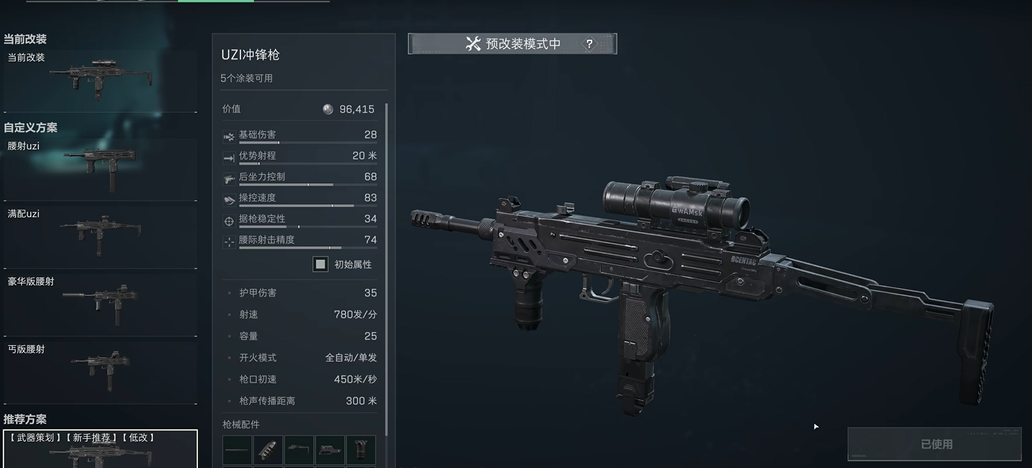This screenshot has height=468, width=1032.
Task: Select the stock attachment slot
Action: [299, 450]
